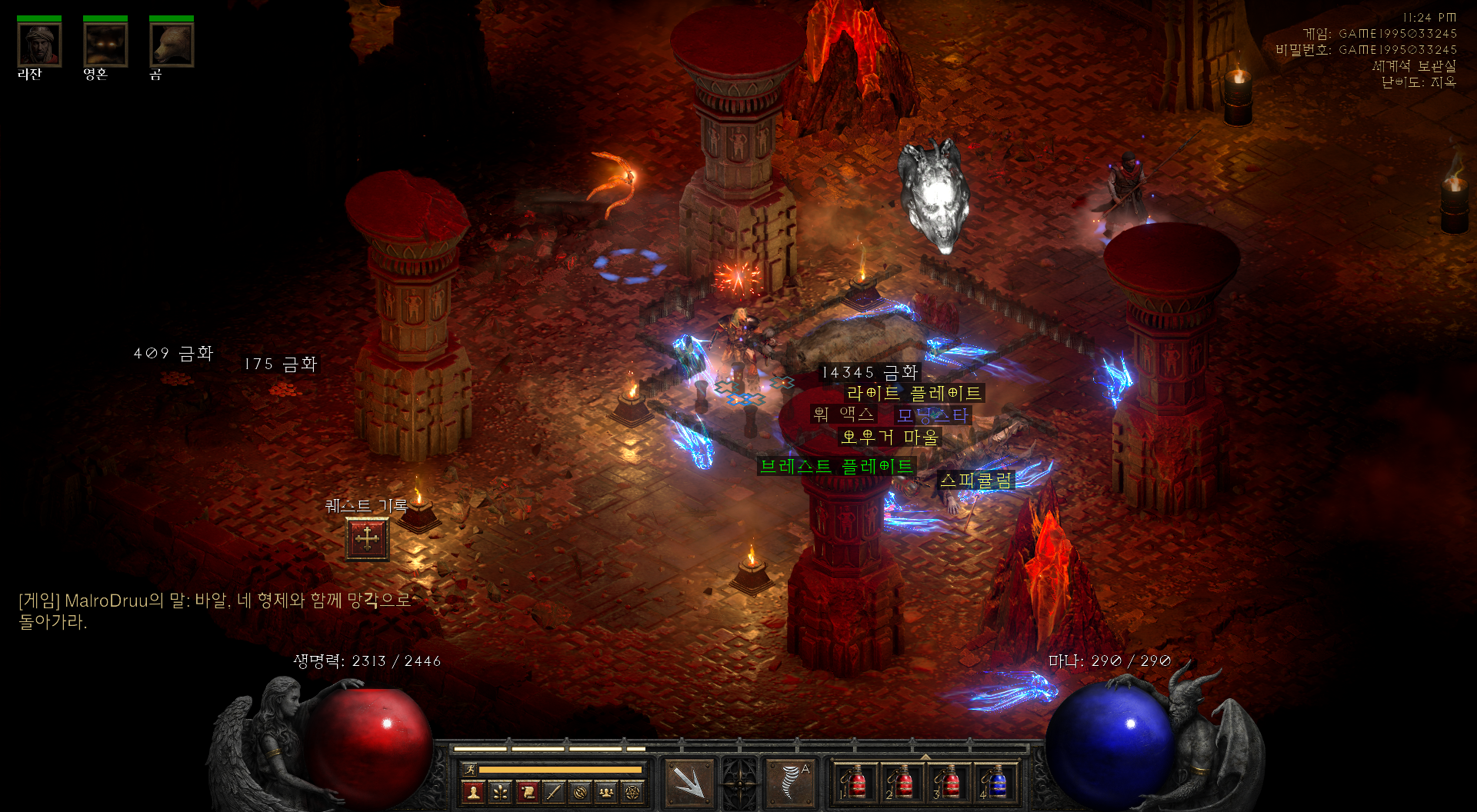Click the party icon showing three figures
The width and height of the screenshot is (1477, 812).
point(606,791)
